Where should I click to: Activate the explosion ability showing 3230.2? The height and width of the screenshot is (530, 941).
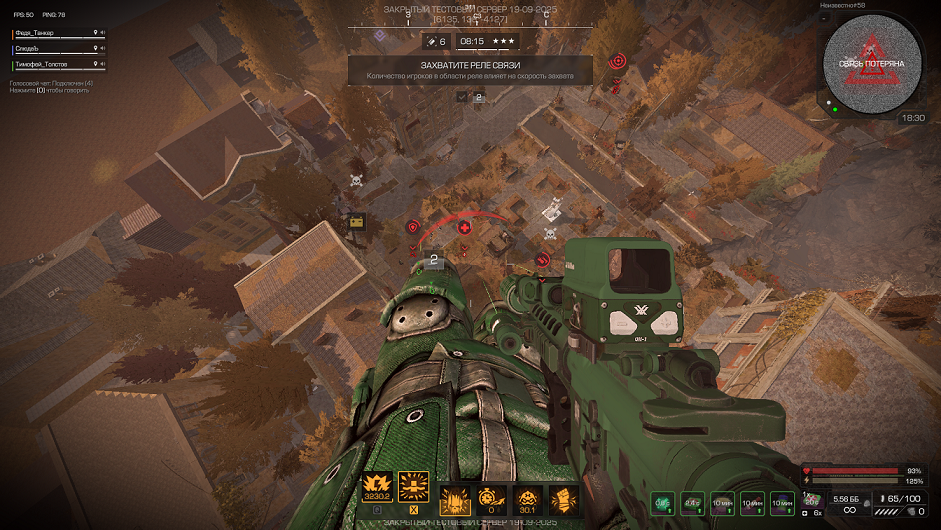(379, 487)
